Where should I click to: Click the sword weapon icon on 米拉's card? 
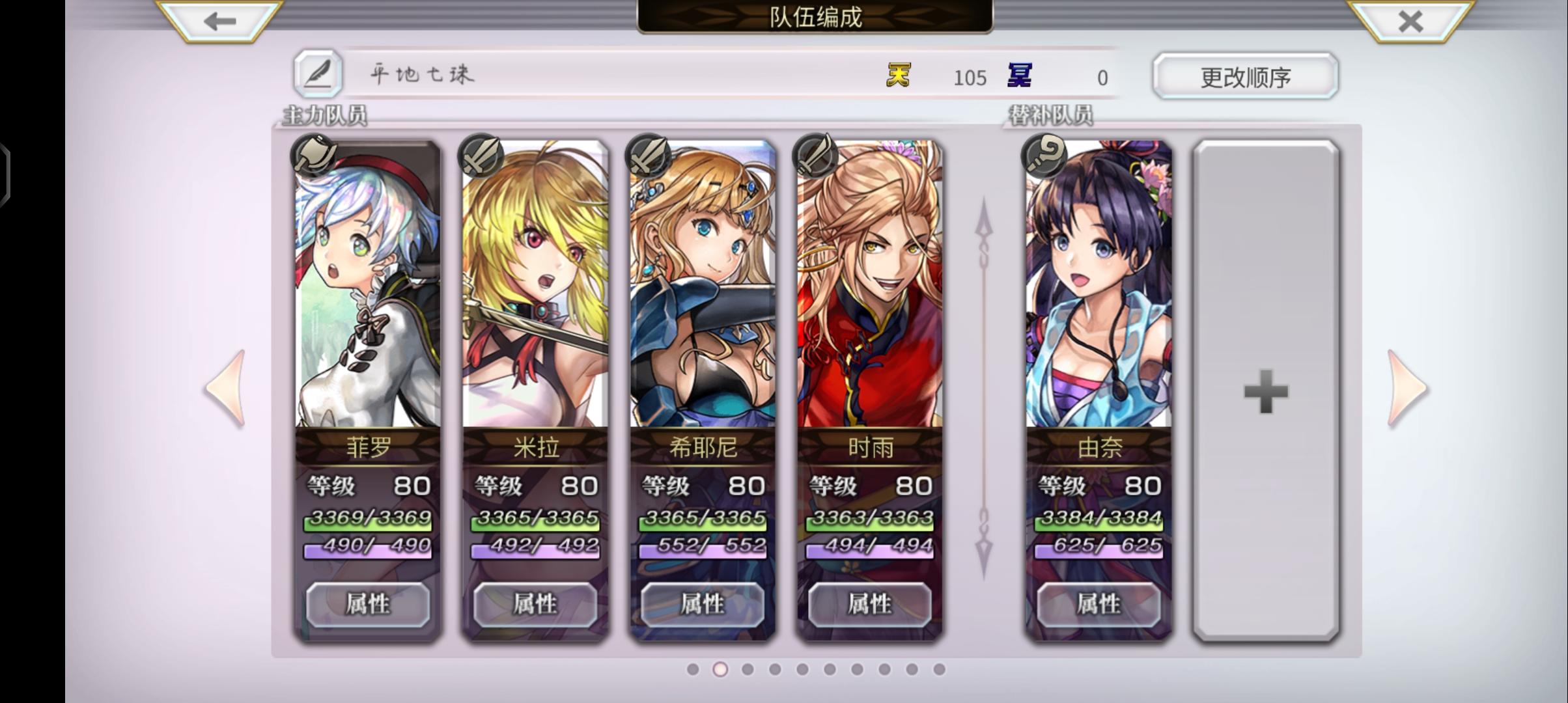481,156
